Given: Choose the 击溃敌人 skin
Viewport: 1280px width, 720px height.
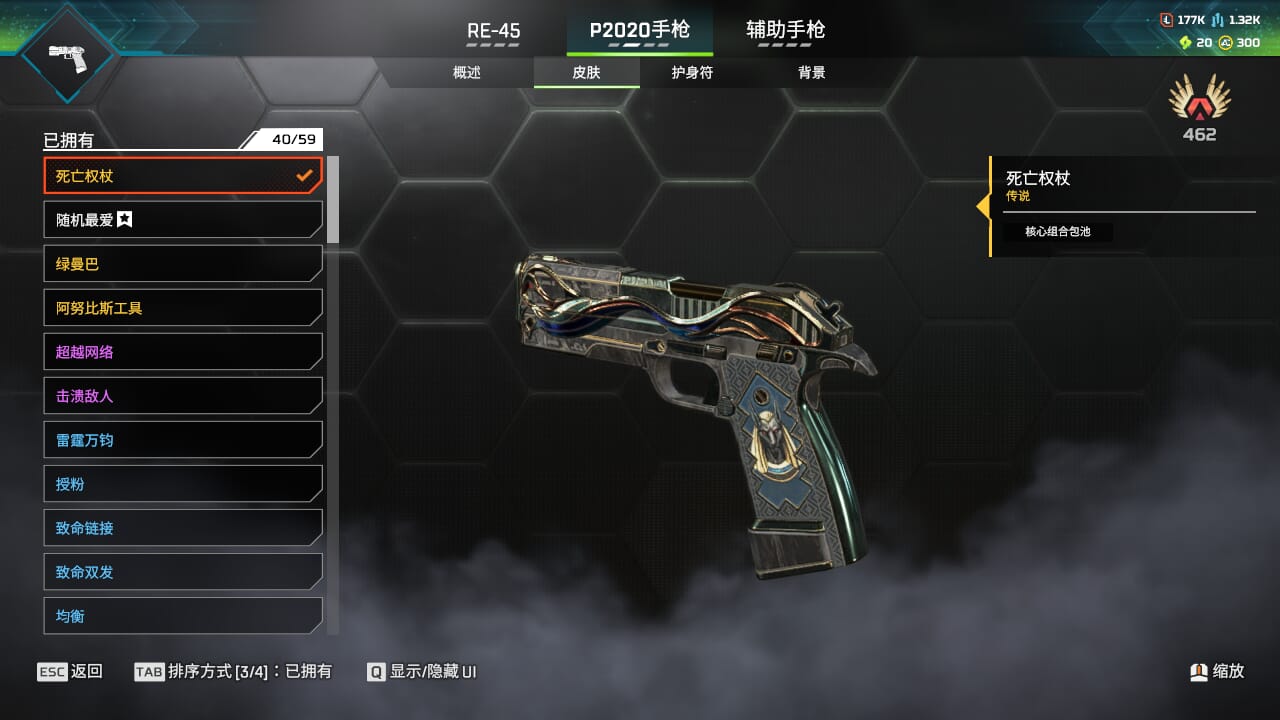Looking at the screenshot, I should (183, 396).
